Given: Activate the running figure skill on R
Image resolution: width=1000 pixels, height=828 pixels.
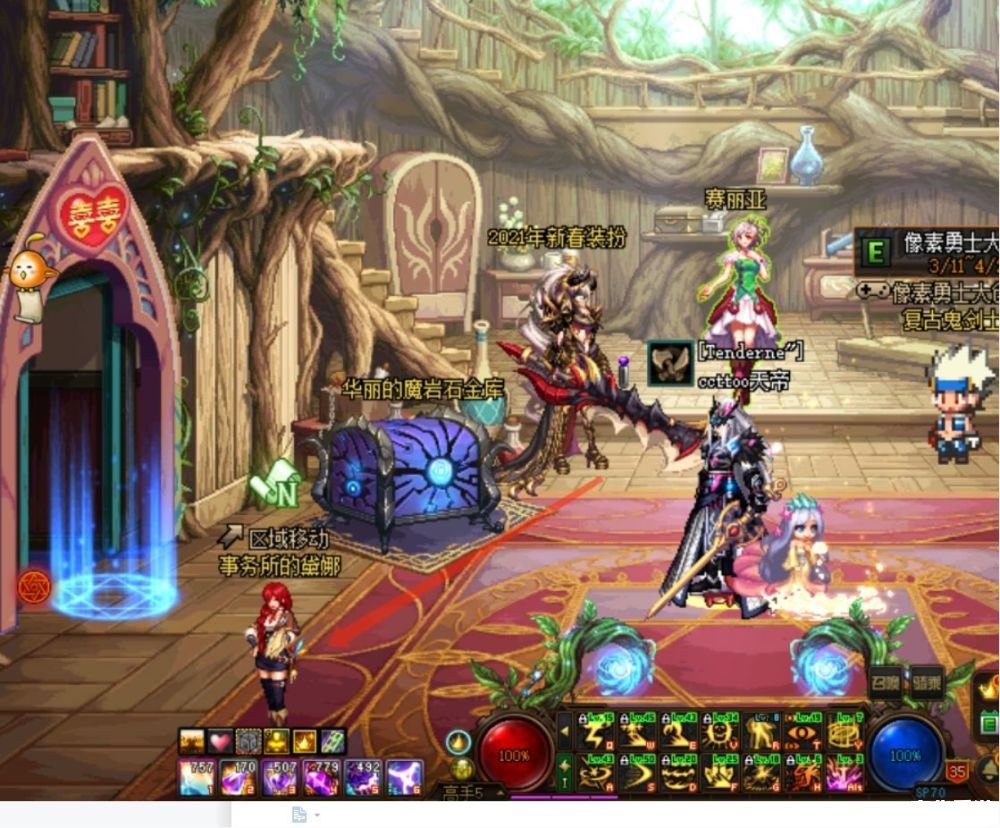Looking at the screenshot, I should (x=762, y=733).
